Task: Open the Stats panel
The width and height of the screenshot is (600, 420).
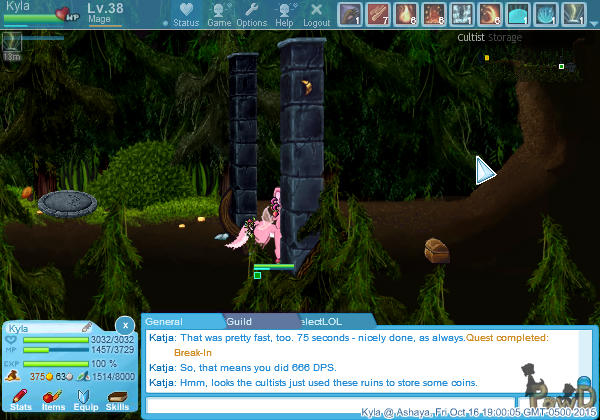Action: [x=20, y=400]
